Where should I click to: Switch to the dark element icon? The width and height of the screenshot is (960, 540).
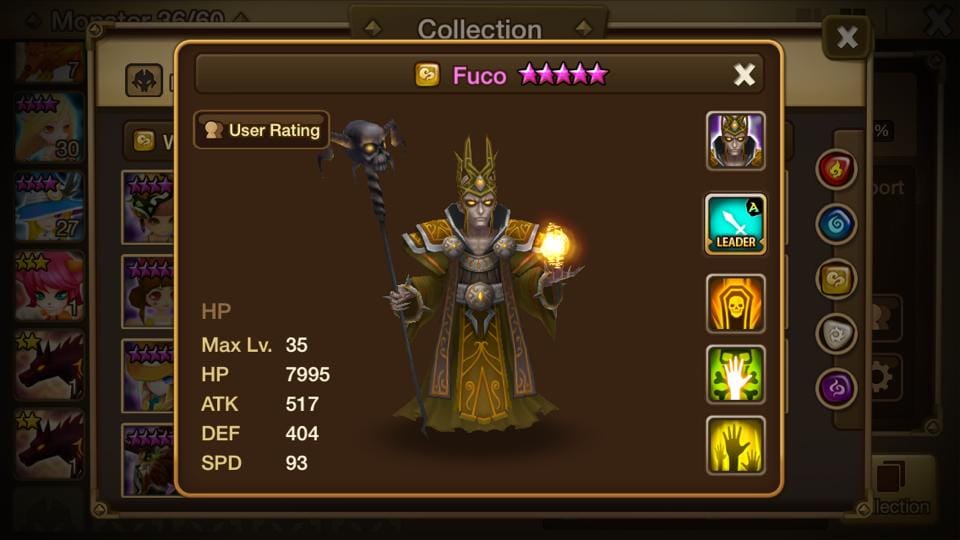click(836, 388)
